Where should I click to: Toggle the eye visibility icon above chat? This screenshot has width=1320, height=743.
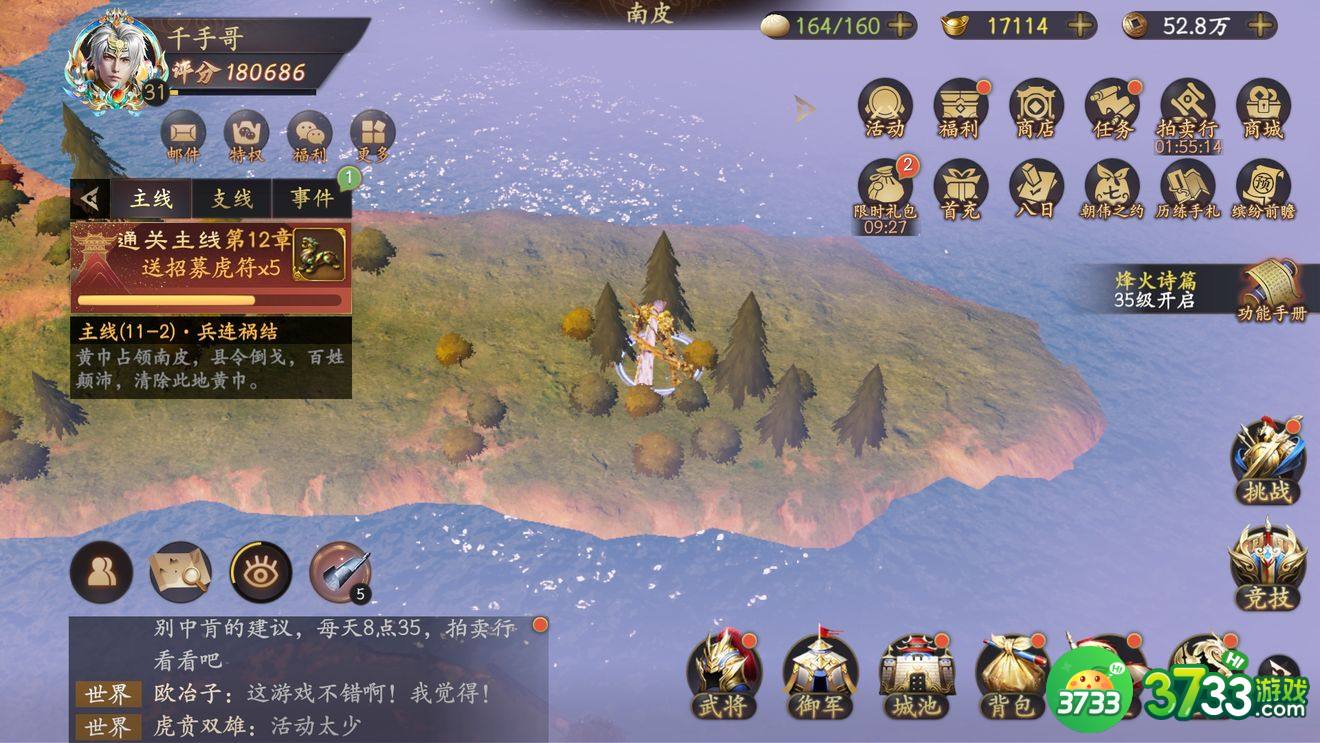[258, 572]
